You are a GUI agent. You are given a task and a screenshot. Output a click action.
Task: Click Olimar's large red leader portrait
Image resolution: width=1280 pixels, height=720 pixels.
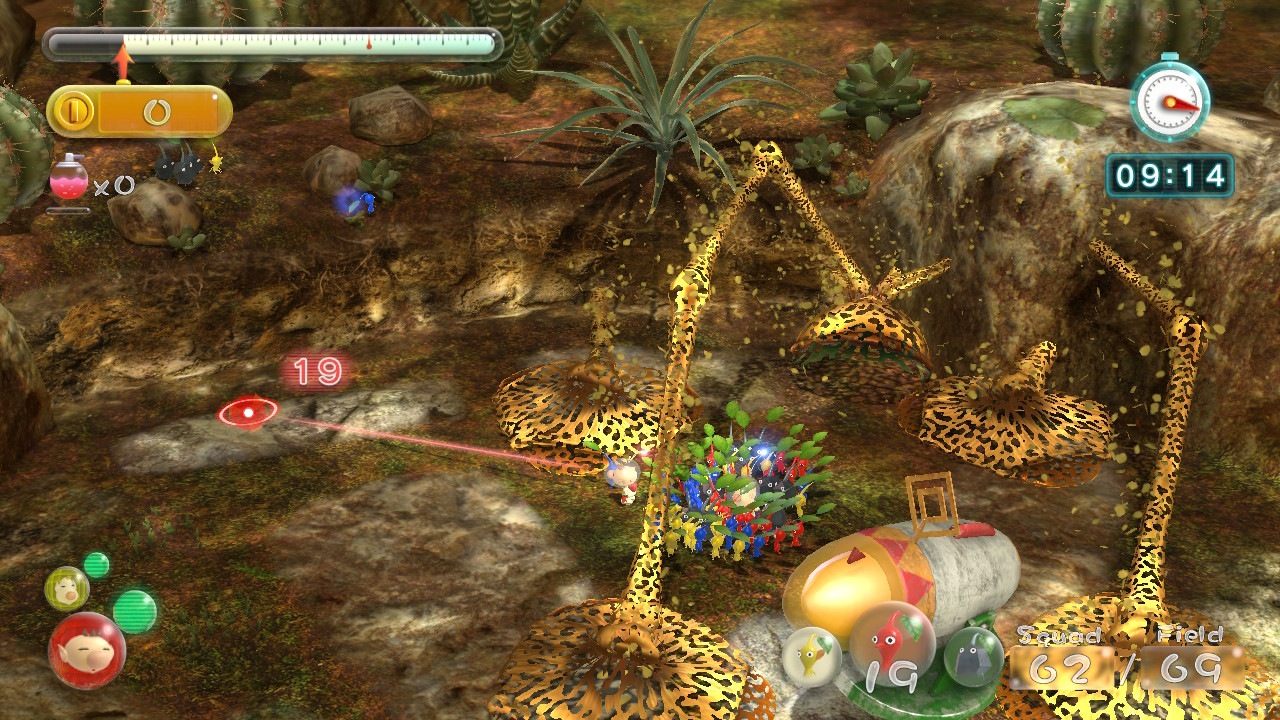pyautogui.click(x=87, y=651)
